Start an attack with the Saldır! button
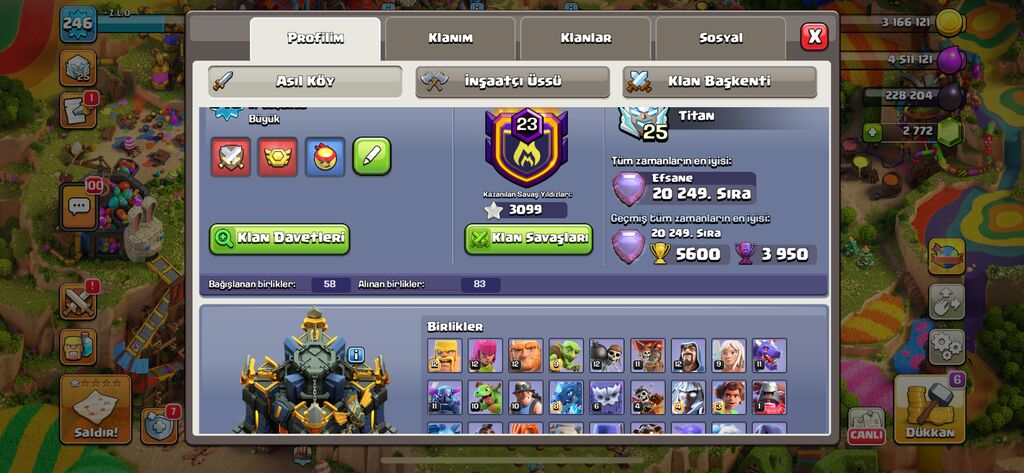Image resolution: width=1024 pixels, height=473 pixels. [x=95, y=410]
